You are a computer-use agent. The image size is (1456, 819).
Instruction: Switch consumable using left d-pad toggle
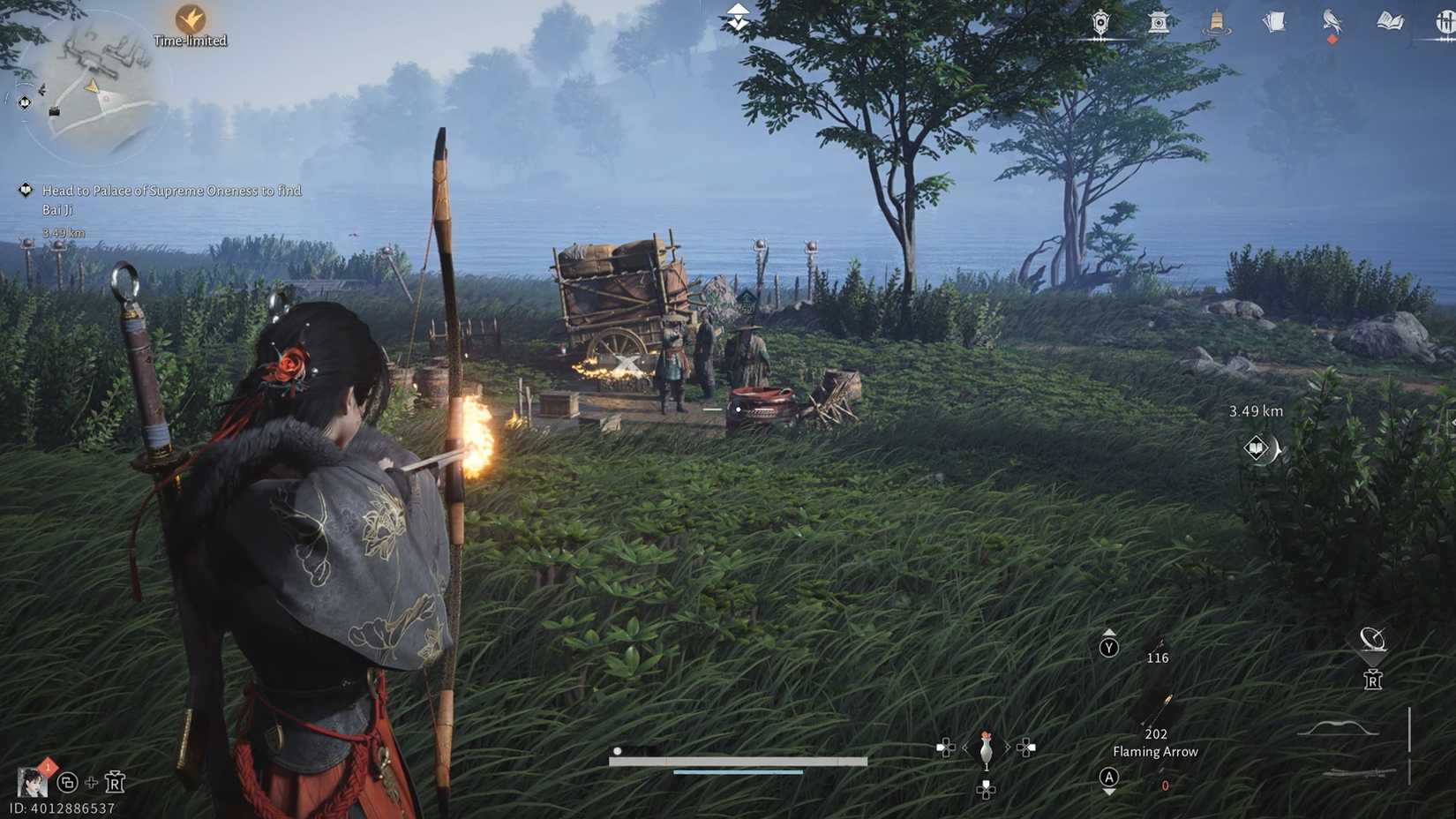[x=947, y=748]
